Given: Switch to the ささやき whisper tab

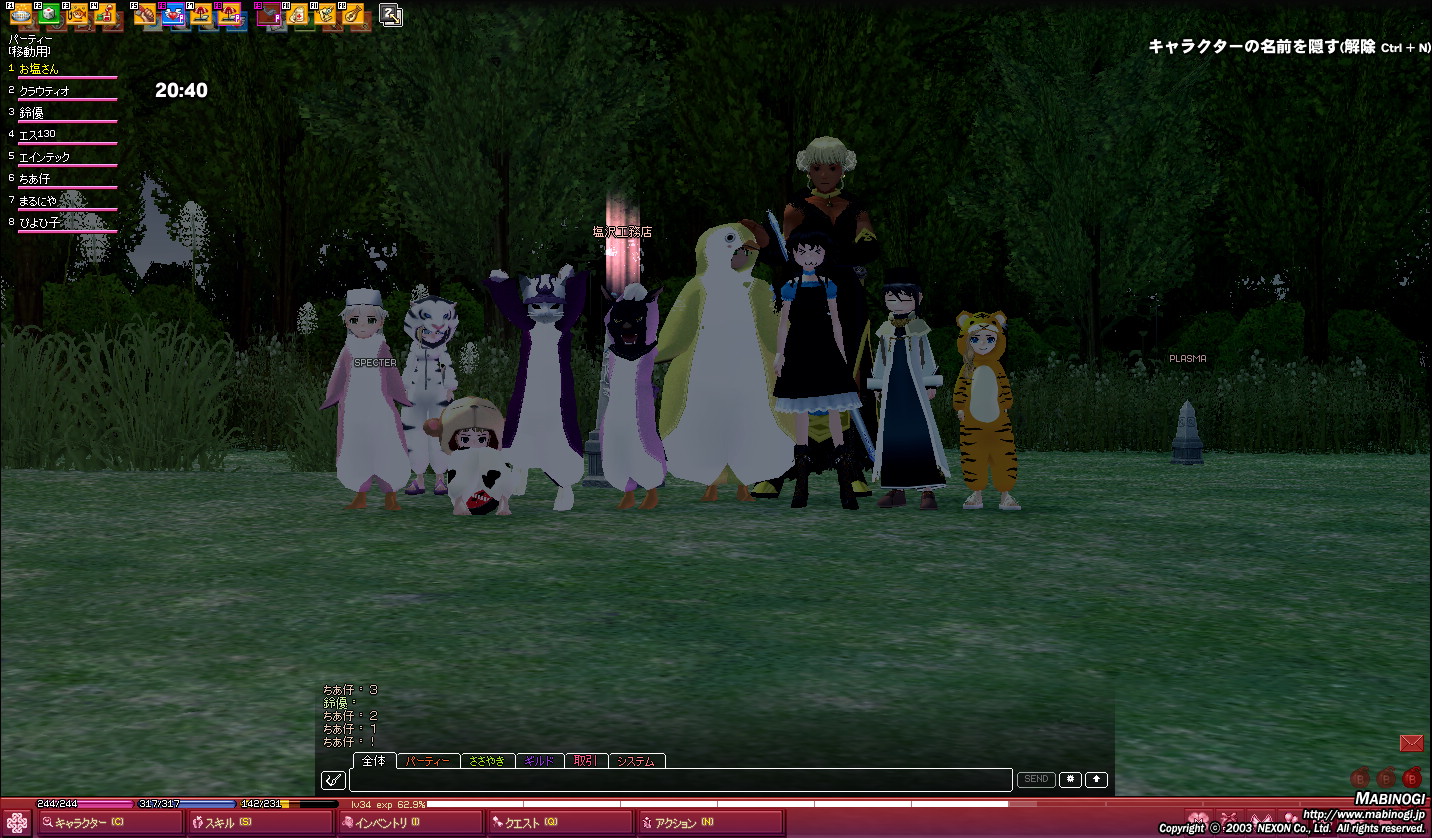Looking at the screenshot, I should pyautogui.click(x=488, y=761).
